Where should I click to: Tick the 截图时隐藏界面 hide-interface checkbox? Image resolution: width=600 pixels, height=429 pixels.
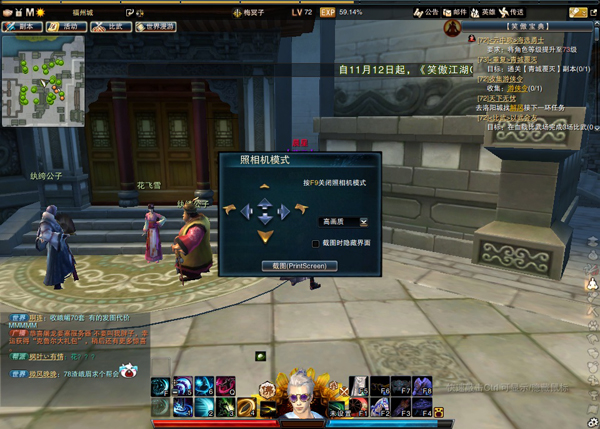pos(315,243)
